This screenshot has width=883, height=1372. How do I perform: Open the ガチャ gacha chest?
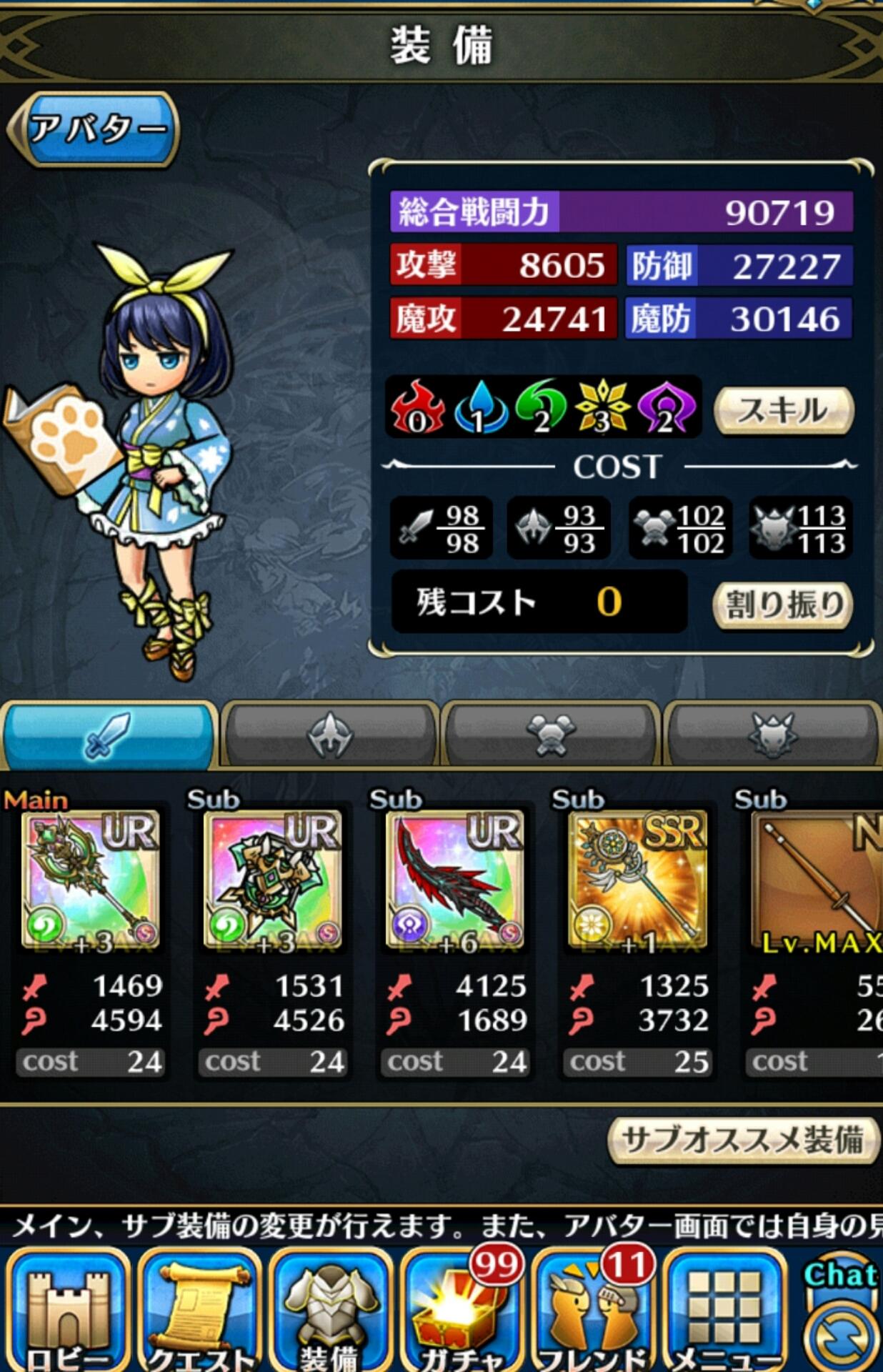click(x=462, y=1311)
